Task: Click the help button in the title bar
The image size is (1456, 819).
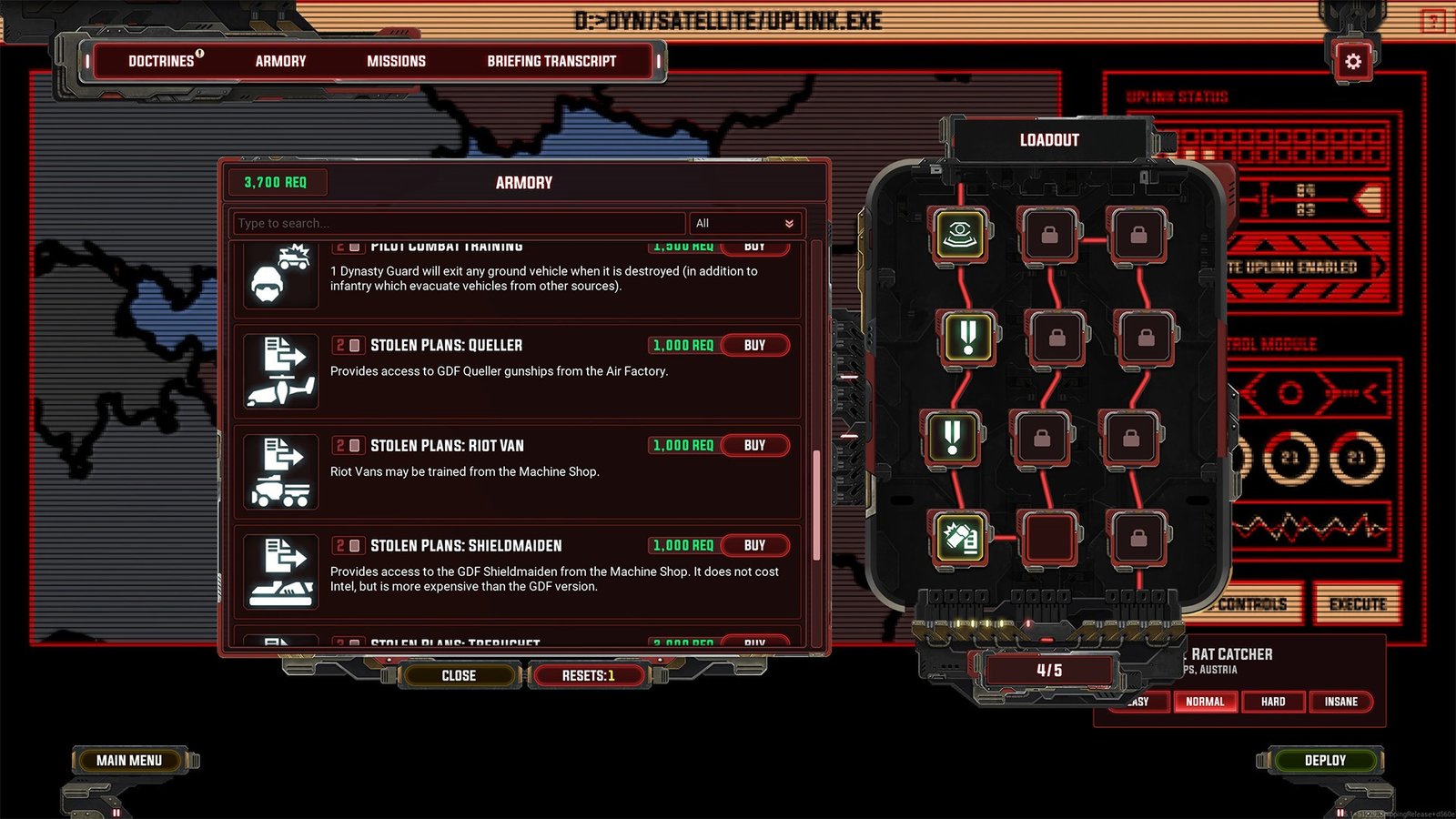Action: [x=1433, y=20]
